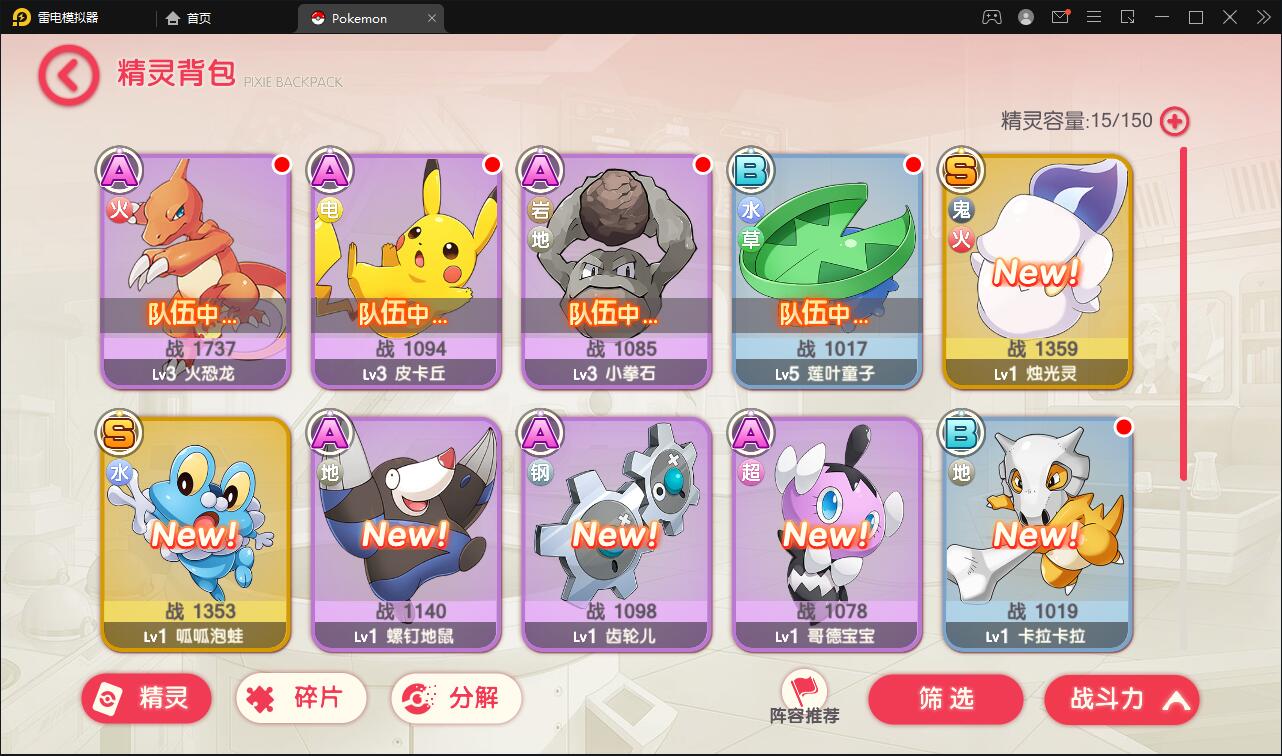Open the emulator hamburger menu icon
The image size is (1282, 756).
tap(1094, 17)
